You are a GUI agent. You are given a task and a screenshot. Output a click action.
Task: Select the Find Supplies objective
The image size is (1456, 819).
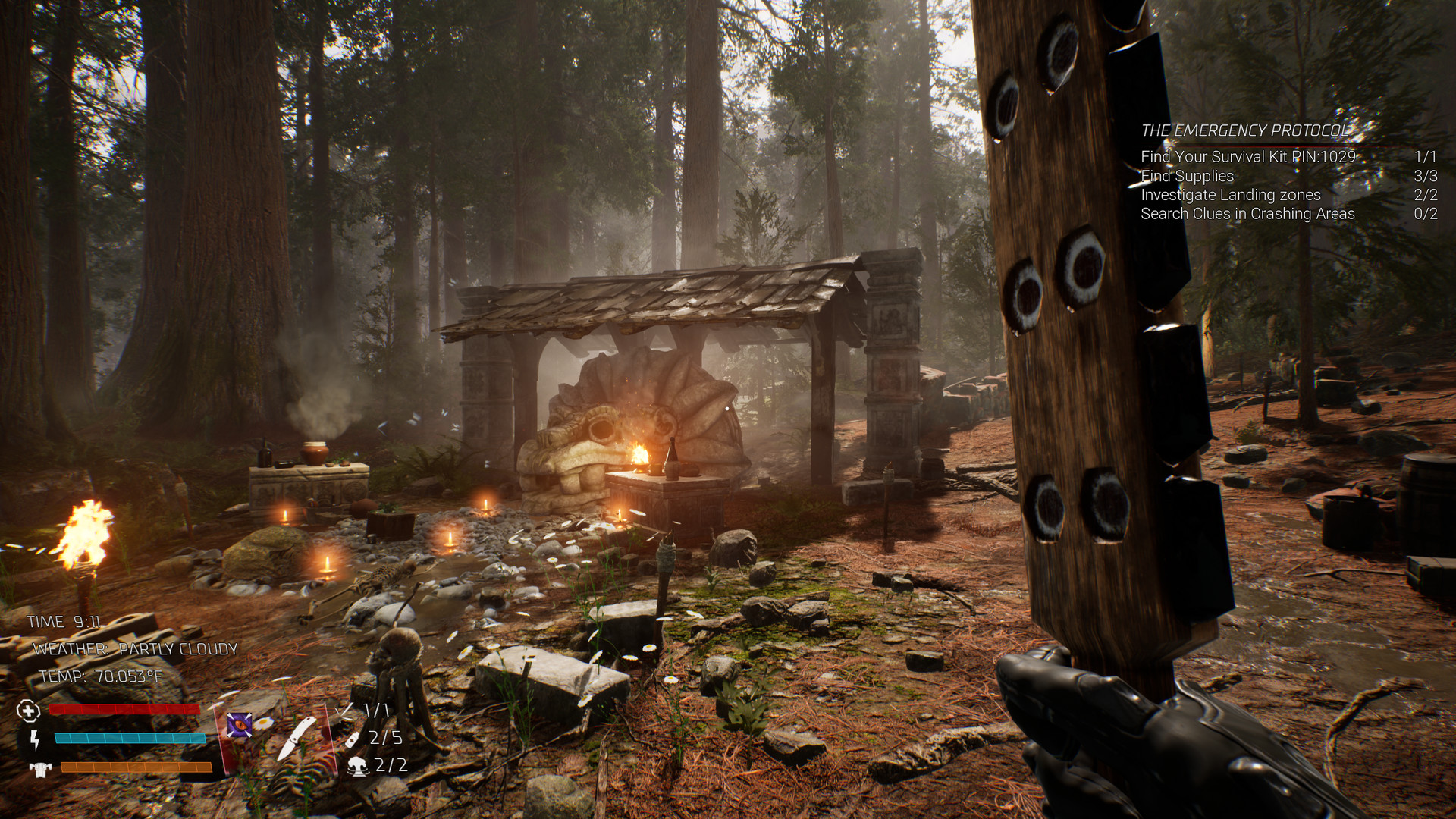[x=1187, y=176]
